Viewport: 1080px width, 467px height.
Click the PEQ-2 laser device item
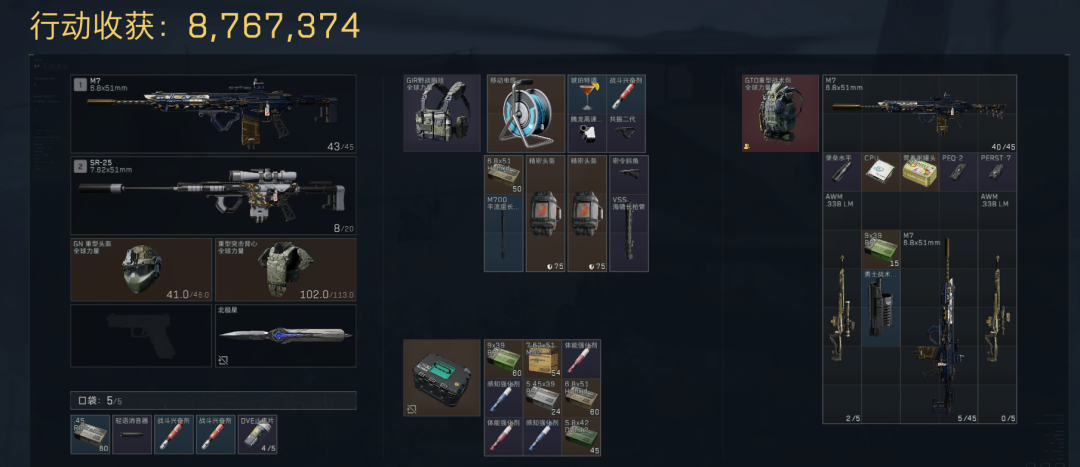(959, 171)
